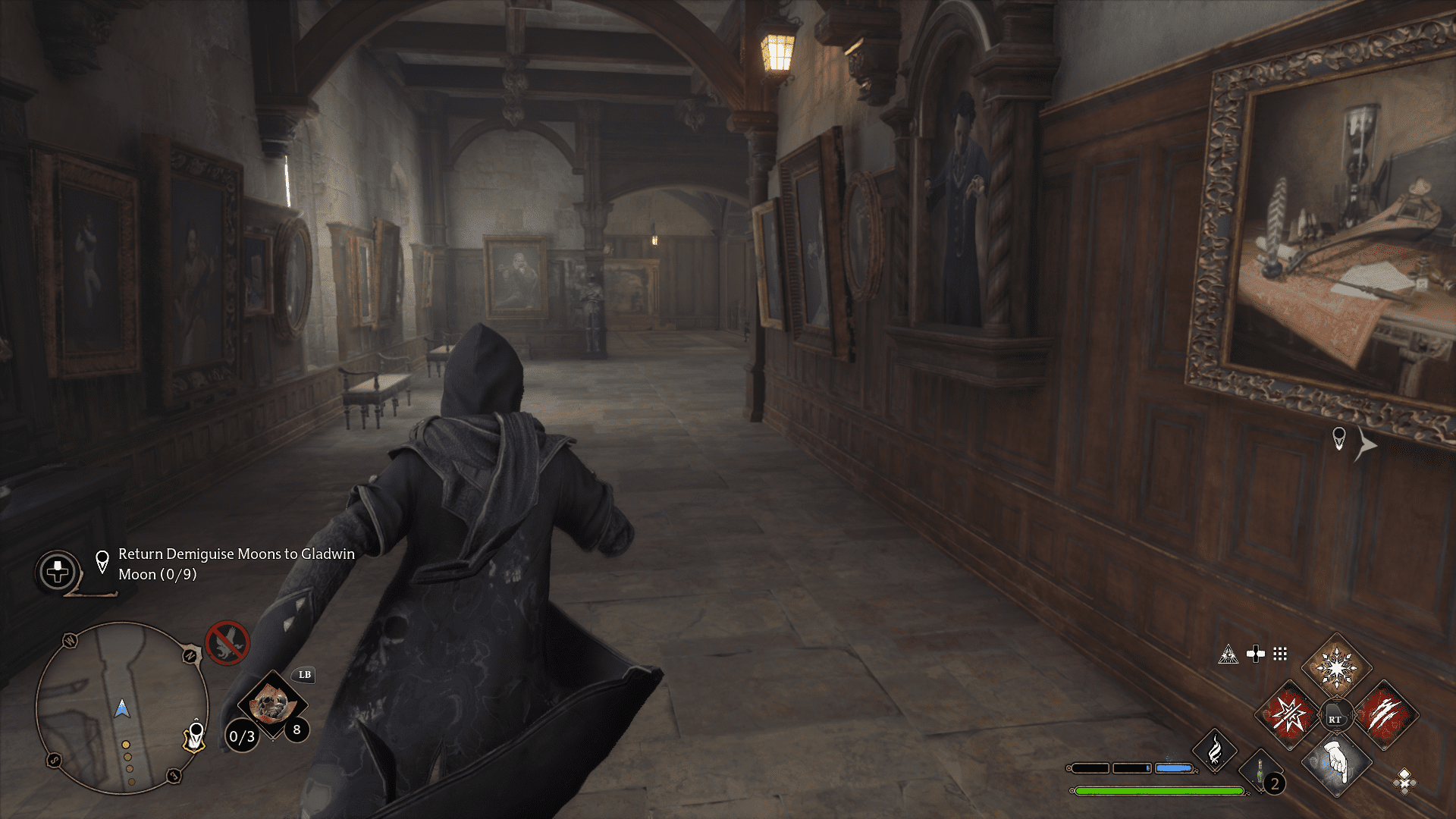Screen dimensions: 1456x819
Task: Use the Wiggenweld potion bottle icon
Action: tap(1260, 770)
